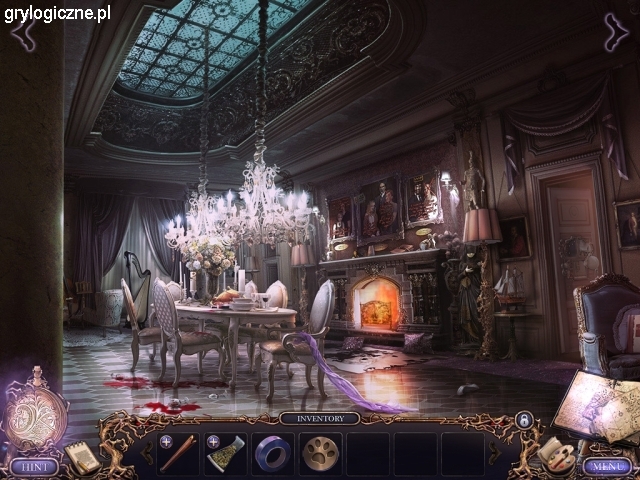Screen dimensions: 640x480
Task: Choose the blue tape roll in inventory
Action: click(x=272, y=454)
